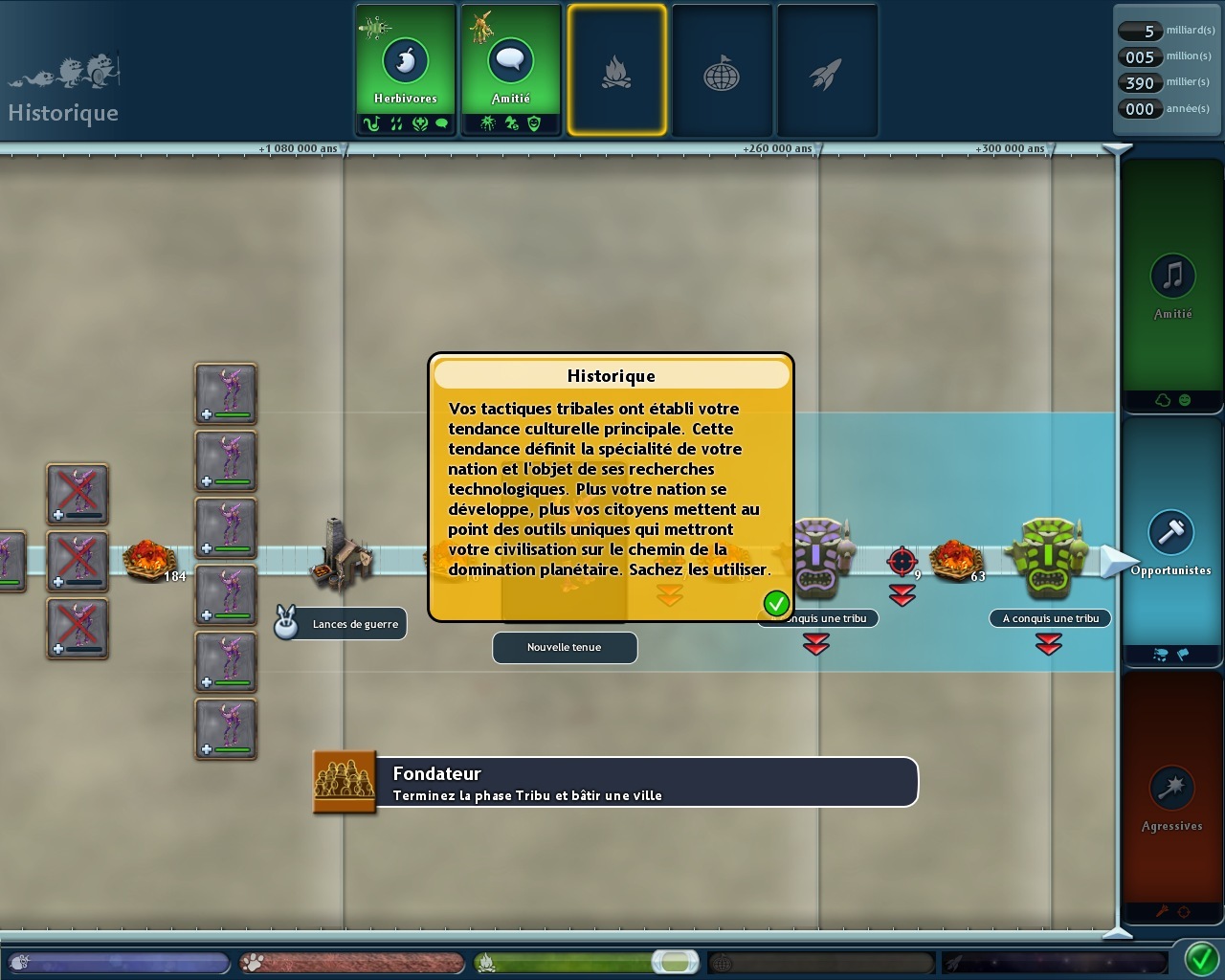
Task: Select the Herbivores stage card
Action: pos(406,70)
